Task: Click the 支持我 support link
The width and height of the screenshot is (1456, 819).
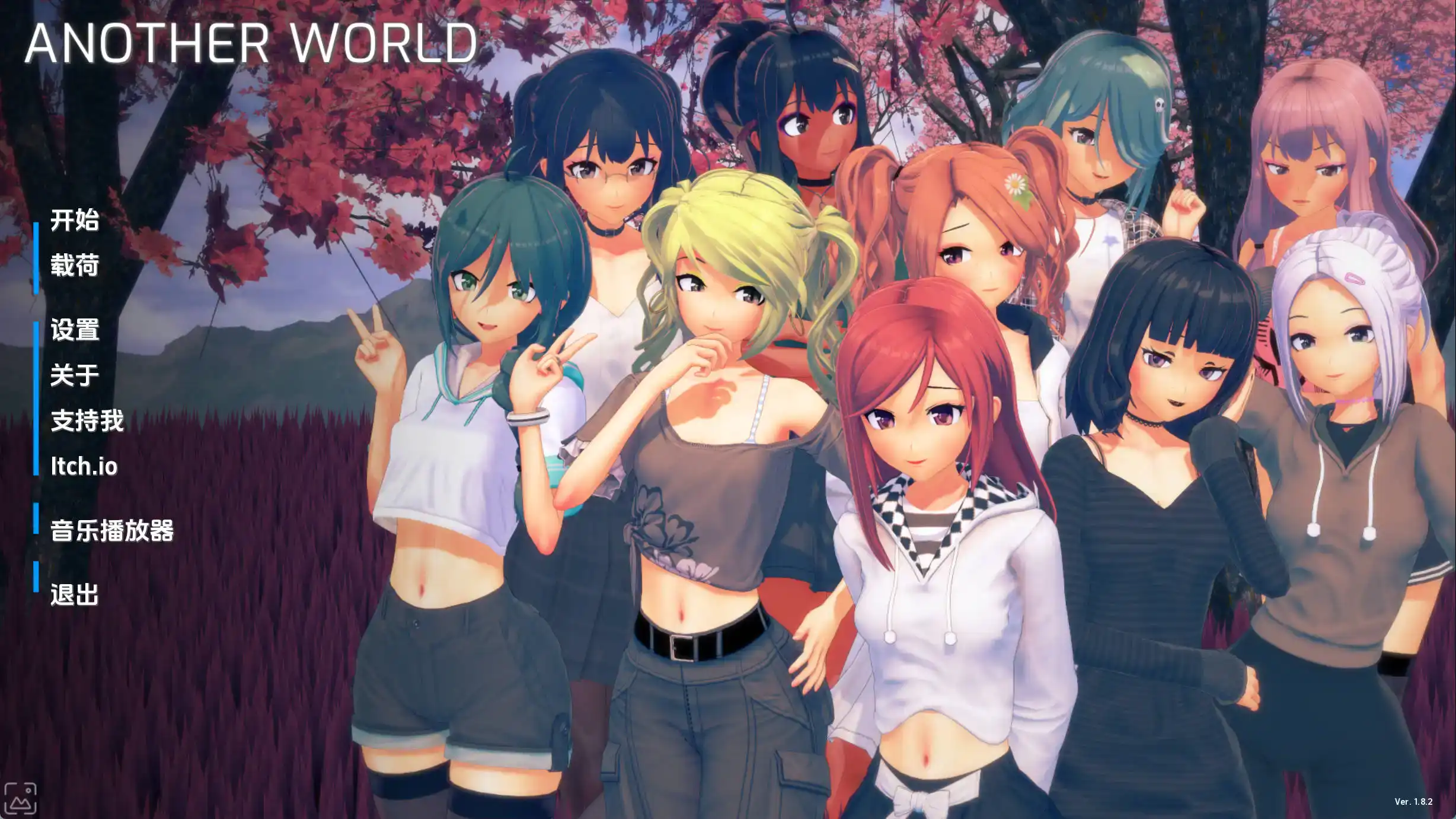Action: [87, 422]
